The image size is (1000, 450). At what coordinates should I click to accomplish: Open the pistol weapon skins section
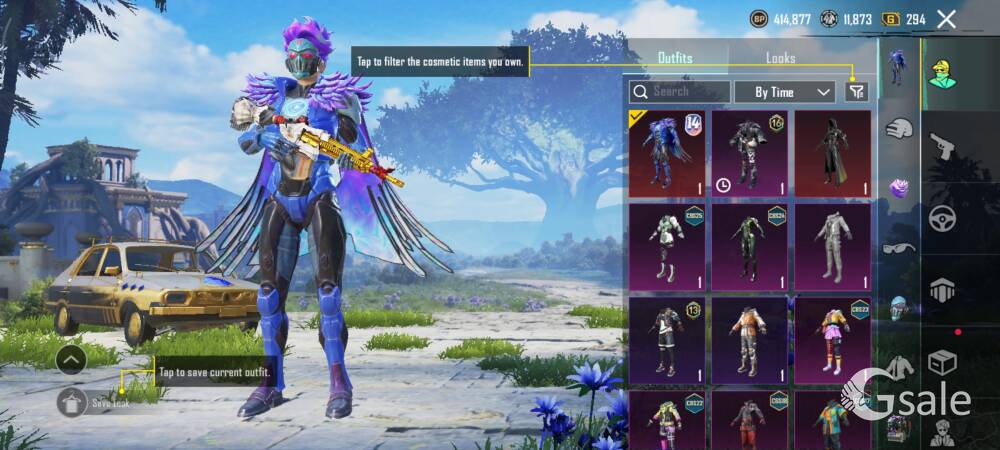pyautogui.click(x=942, y=149)
